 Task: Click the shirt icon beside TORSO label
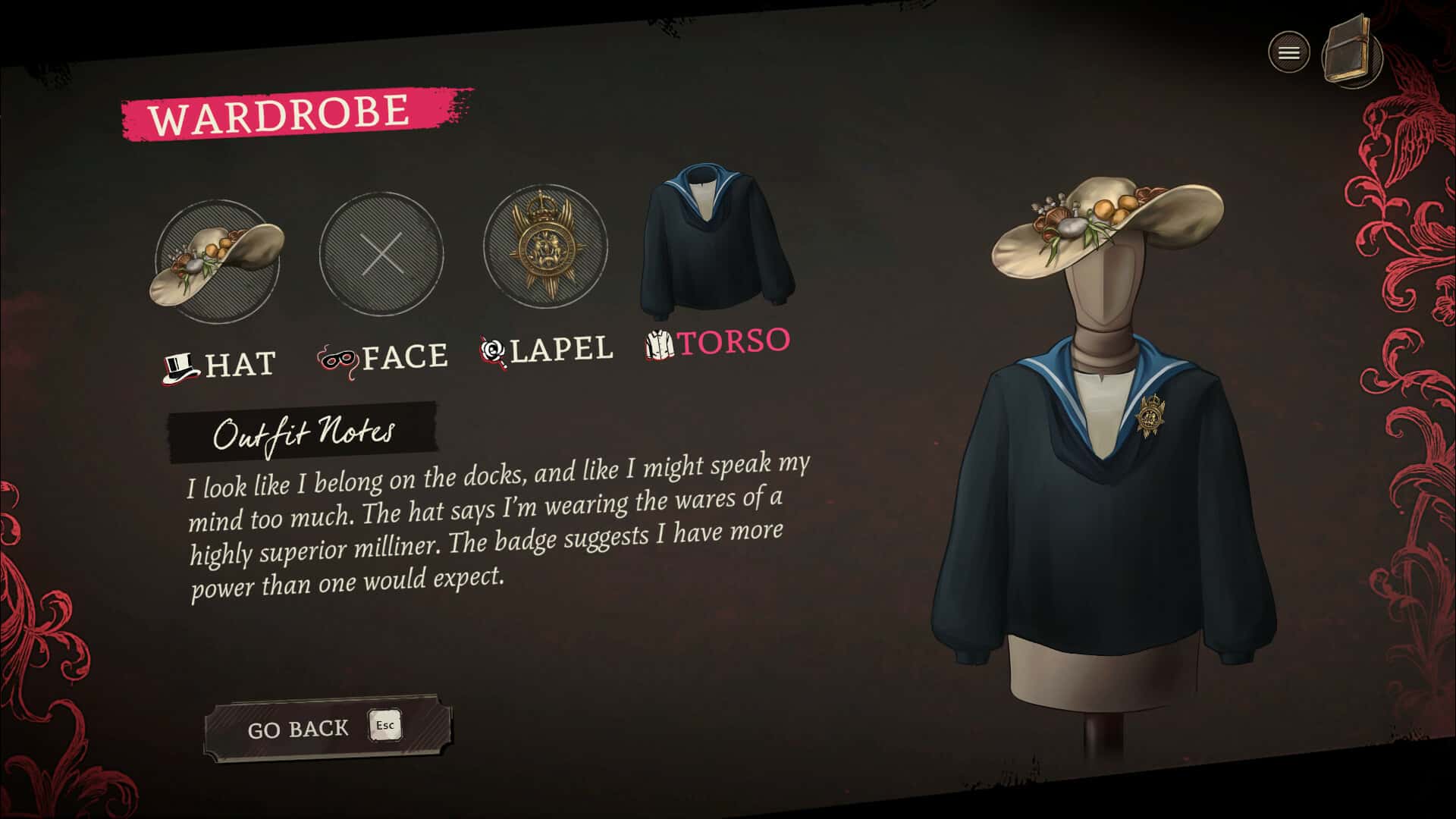[x=659, y=346]
